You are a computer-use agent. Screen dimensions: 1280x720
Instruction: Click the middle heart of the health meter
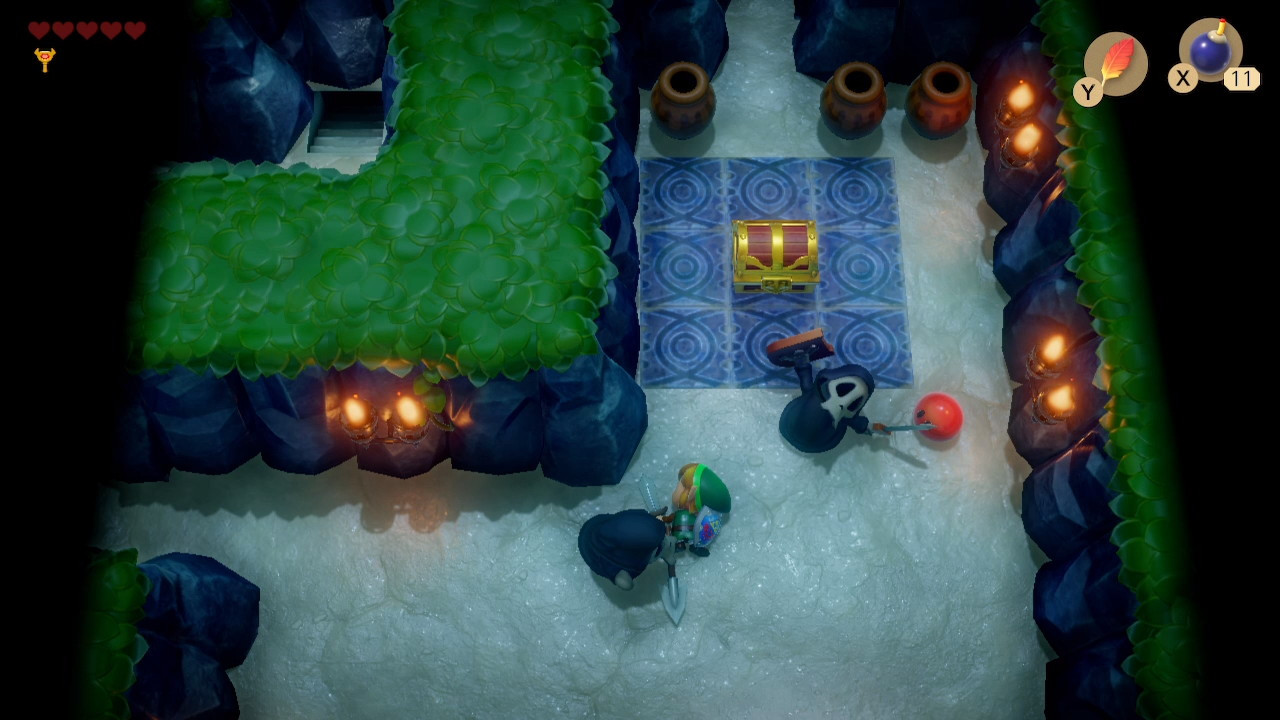[85, 27]
